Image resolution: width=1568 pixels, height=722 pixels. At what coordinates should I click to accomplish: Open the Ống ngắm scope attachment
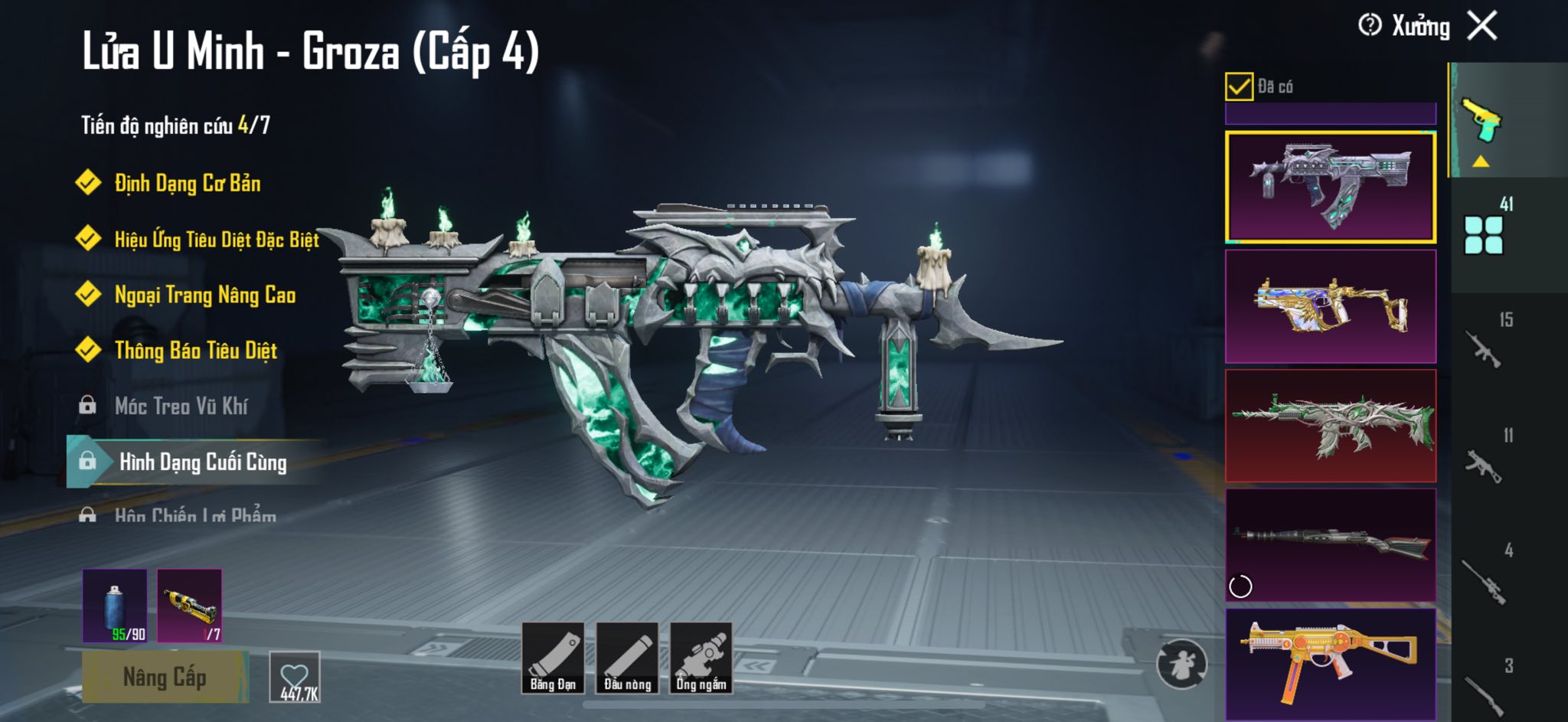click(701, 658)
